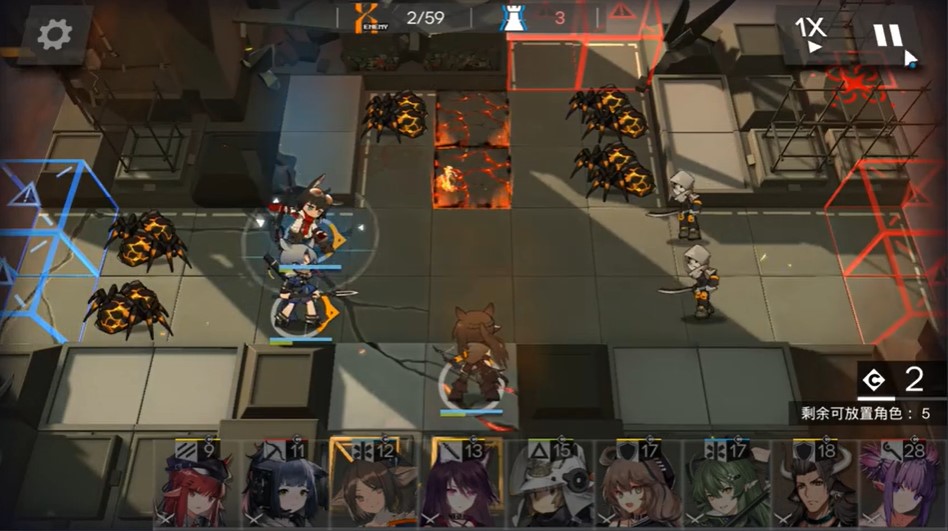Open the settings gear menu
Image resolution: width=948 pixels, height=531 pixels.
(x=55, y=34)
